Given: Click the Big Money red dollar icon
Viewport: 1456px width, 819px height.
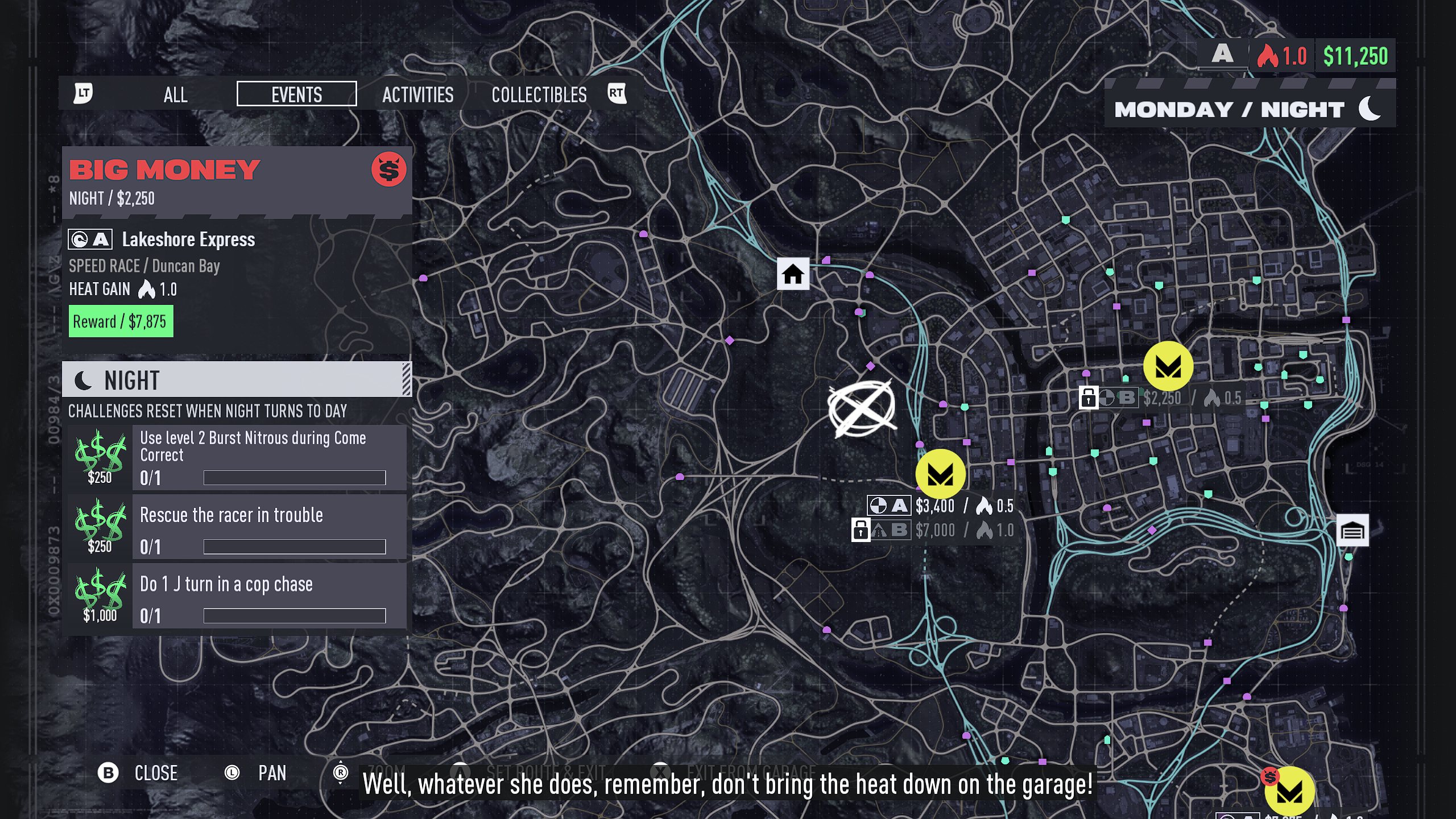Looking at the screenshot, I should 388,169.
